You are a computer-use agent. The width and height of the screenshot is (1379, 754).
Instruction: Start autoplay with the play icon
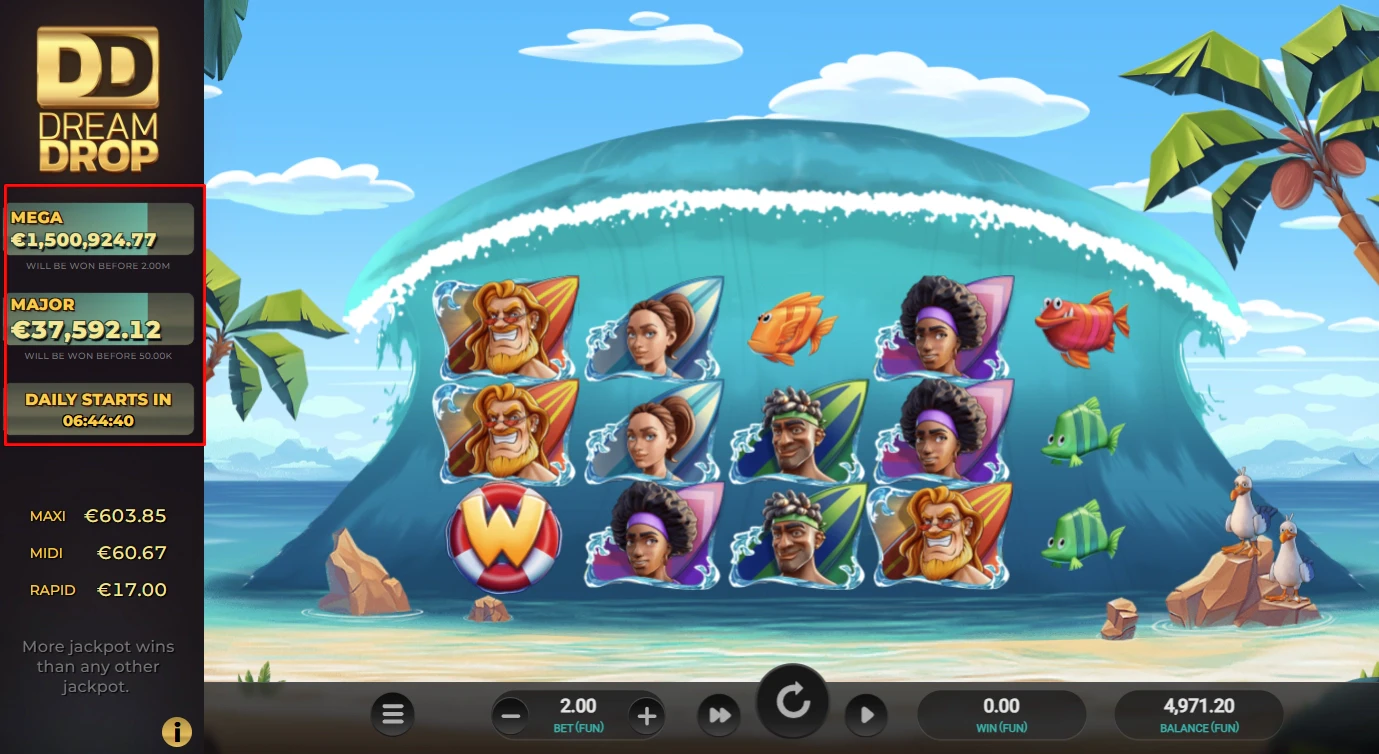[x=866, y=714]
